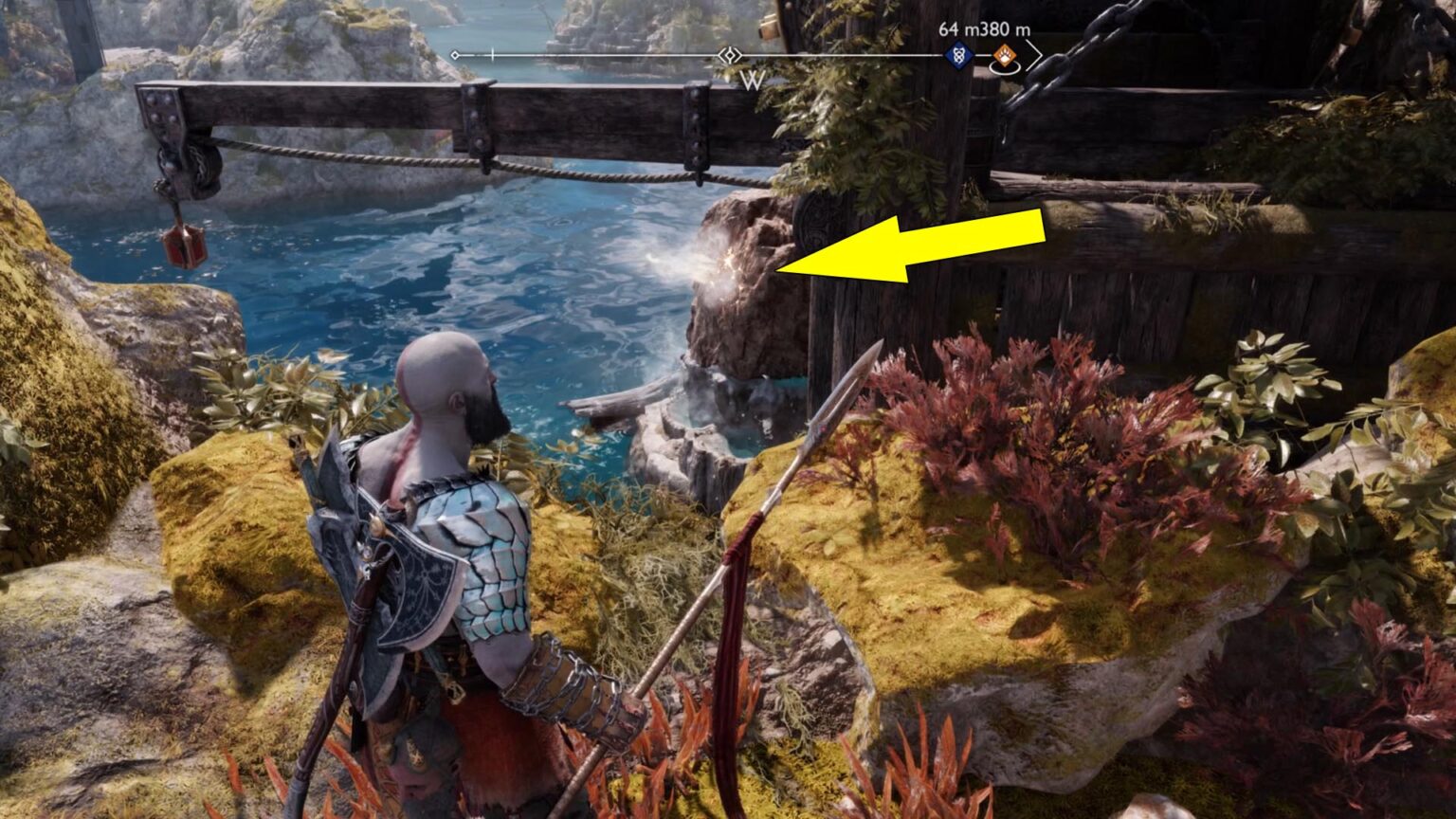The image size is (1456, 819).
Task: Click the West direction letter on the compass
Action: [x=753, y=81]
